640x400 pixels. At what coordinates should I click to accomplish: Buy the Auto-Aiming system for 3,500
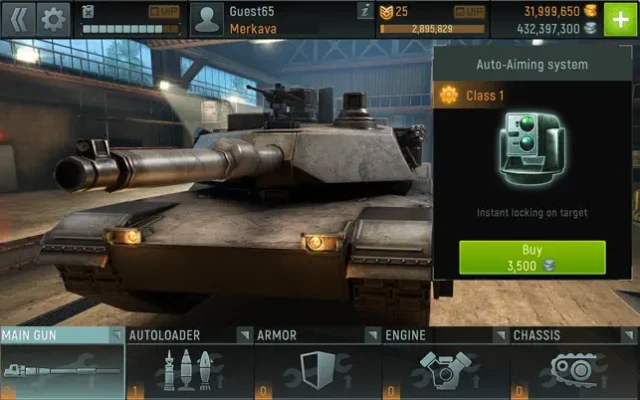click(532, 257)
